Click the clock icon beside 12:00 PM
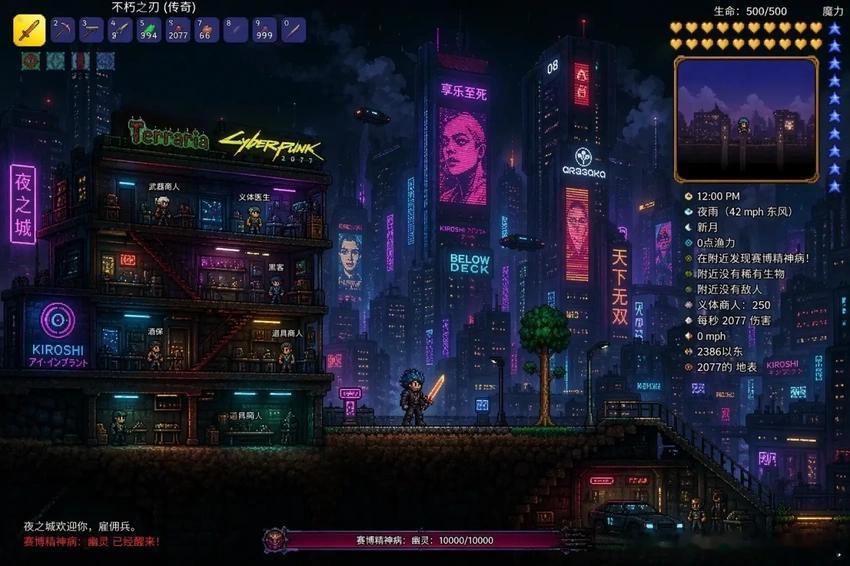This screenshot has height=566, width=850. tap(688, 196)
